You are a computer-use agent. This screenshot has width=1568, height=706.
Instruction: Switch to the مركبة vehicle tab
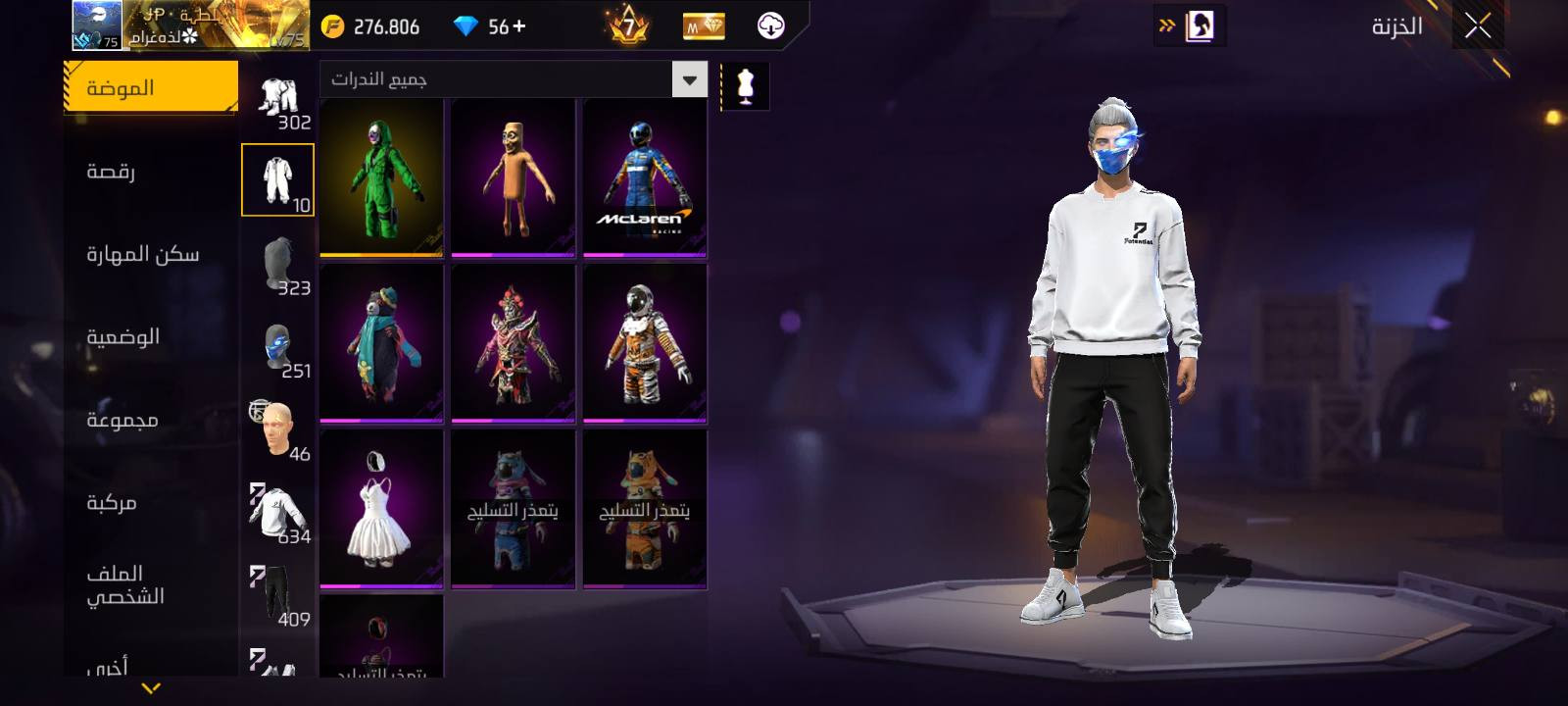point(111,503)
